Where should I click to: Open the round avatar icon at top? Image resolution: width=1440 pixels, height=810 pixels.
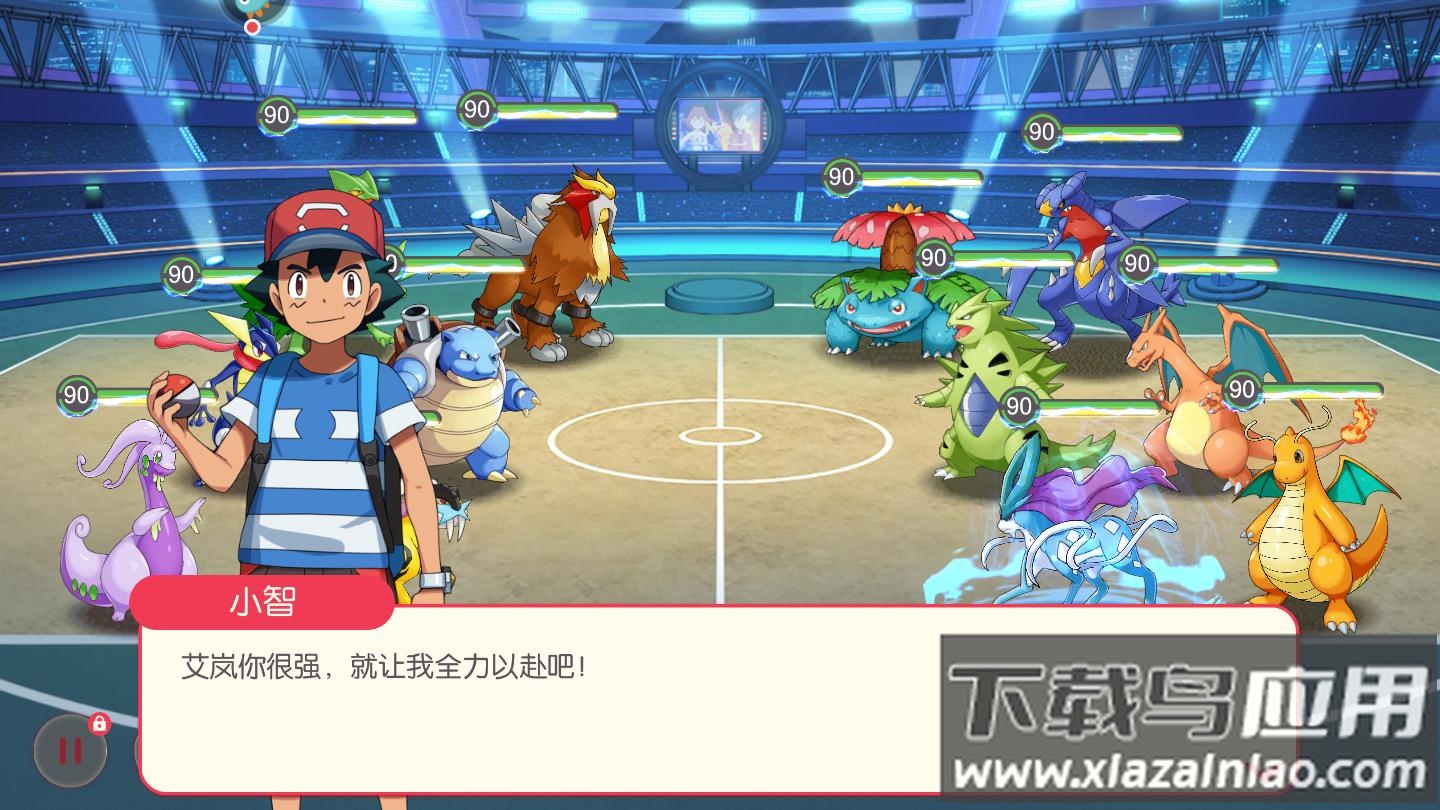[x=253, y=6]
